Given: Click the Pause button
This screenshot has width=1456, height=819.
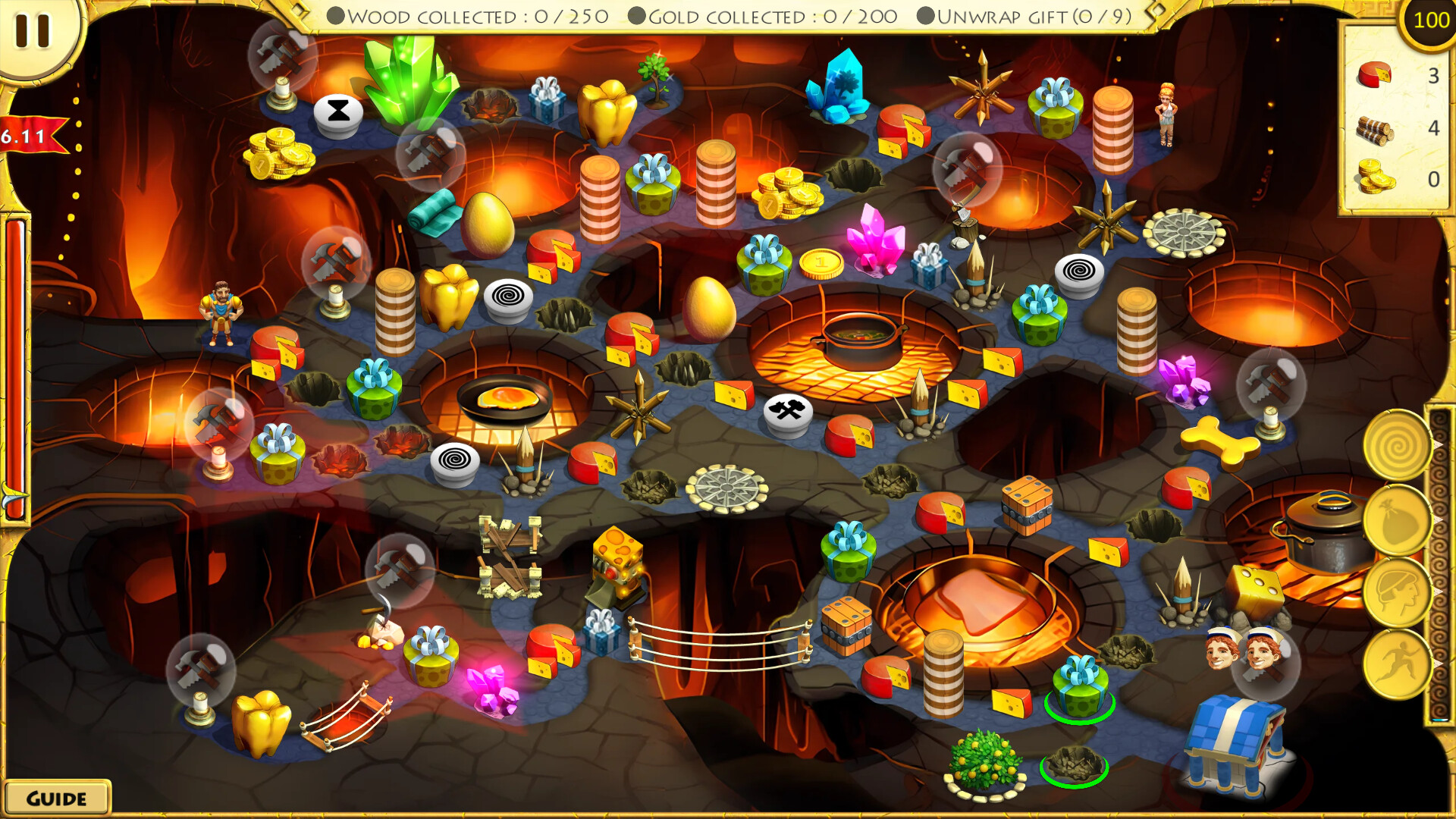Looking at the screenshot, I should 33,32.
